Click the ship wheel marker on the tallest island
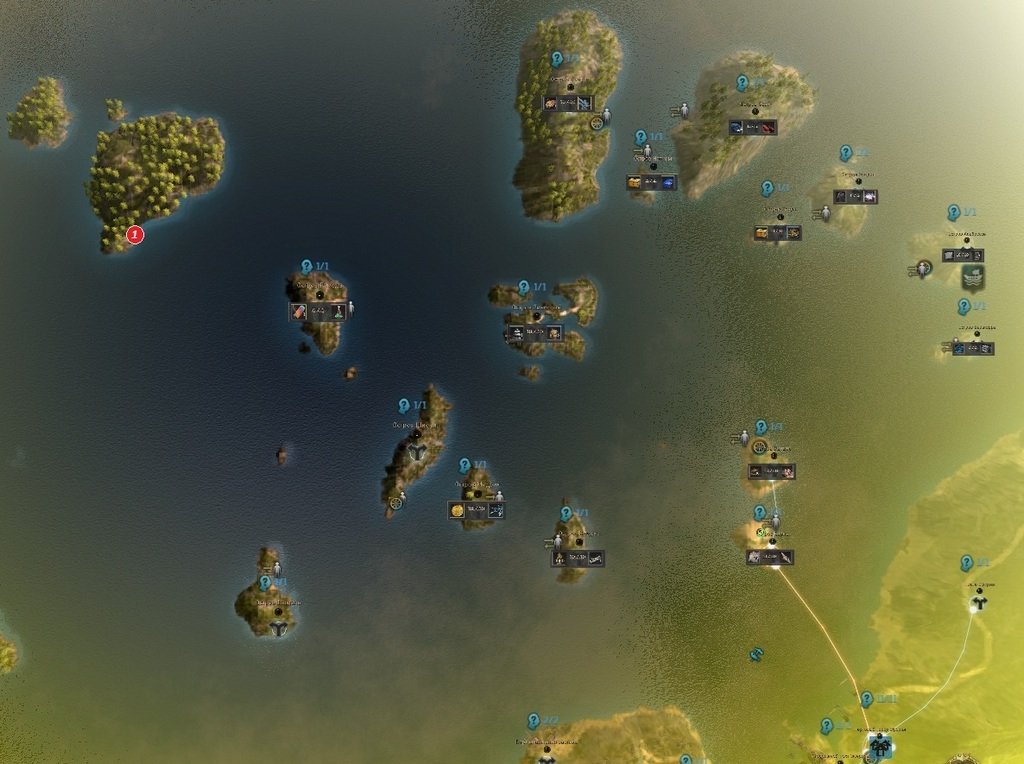The width and height of the screenshot is (1024, 764). [598, 123]
